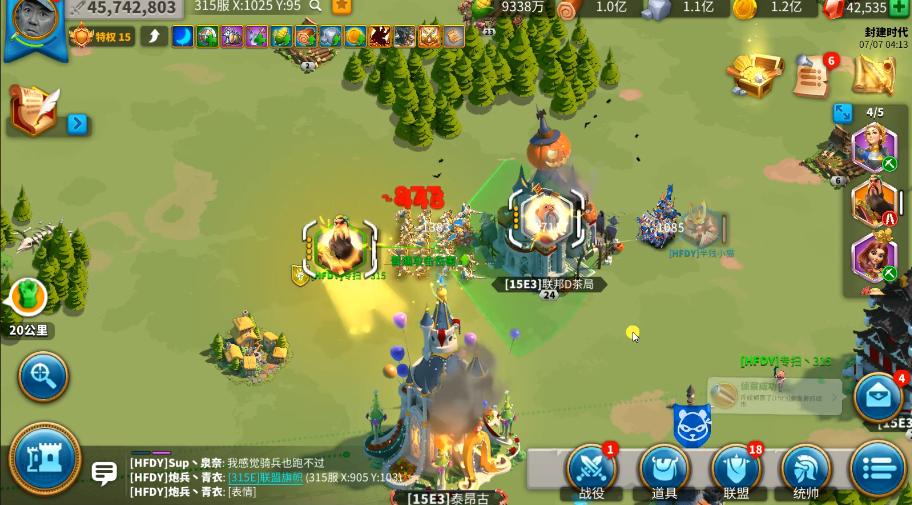912x505 pixels.
Task: Open the map search magnifier button
Action: coord(43,377)
